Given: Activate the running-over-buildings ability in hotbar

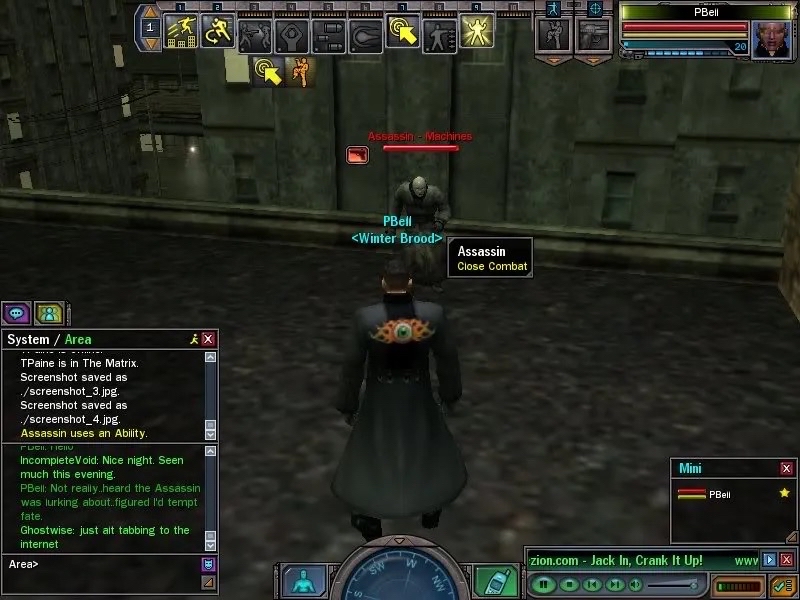Looking at the screenshot, I should click(180, 32).
